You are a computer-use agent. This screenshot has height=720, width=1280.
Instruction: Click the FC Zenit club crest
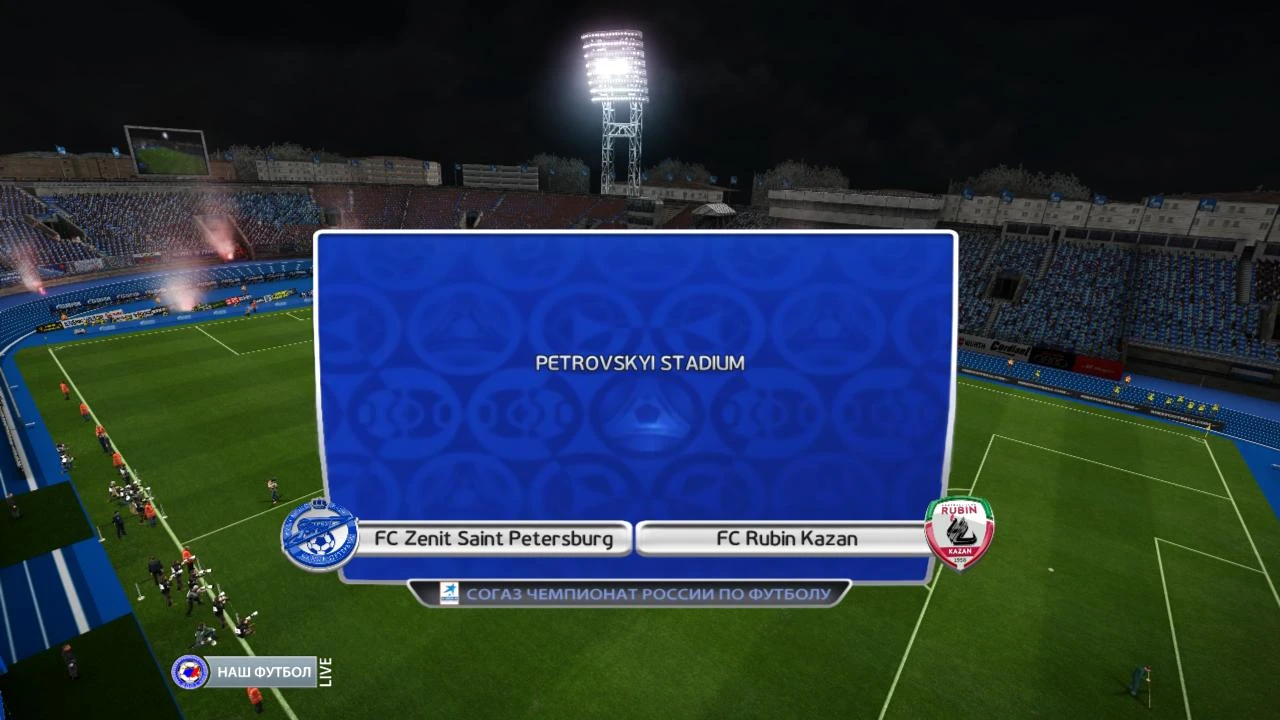coord(320,535)
